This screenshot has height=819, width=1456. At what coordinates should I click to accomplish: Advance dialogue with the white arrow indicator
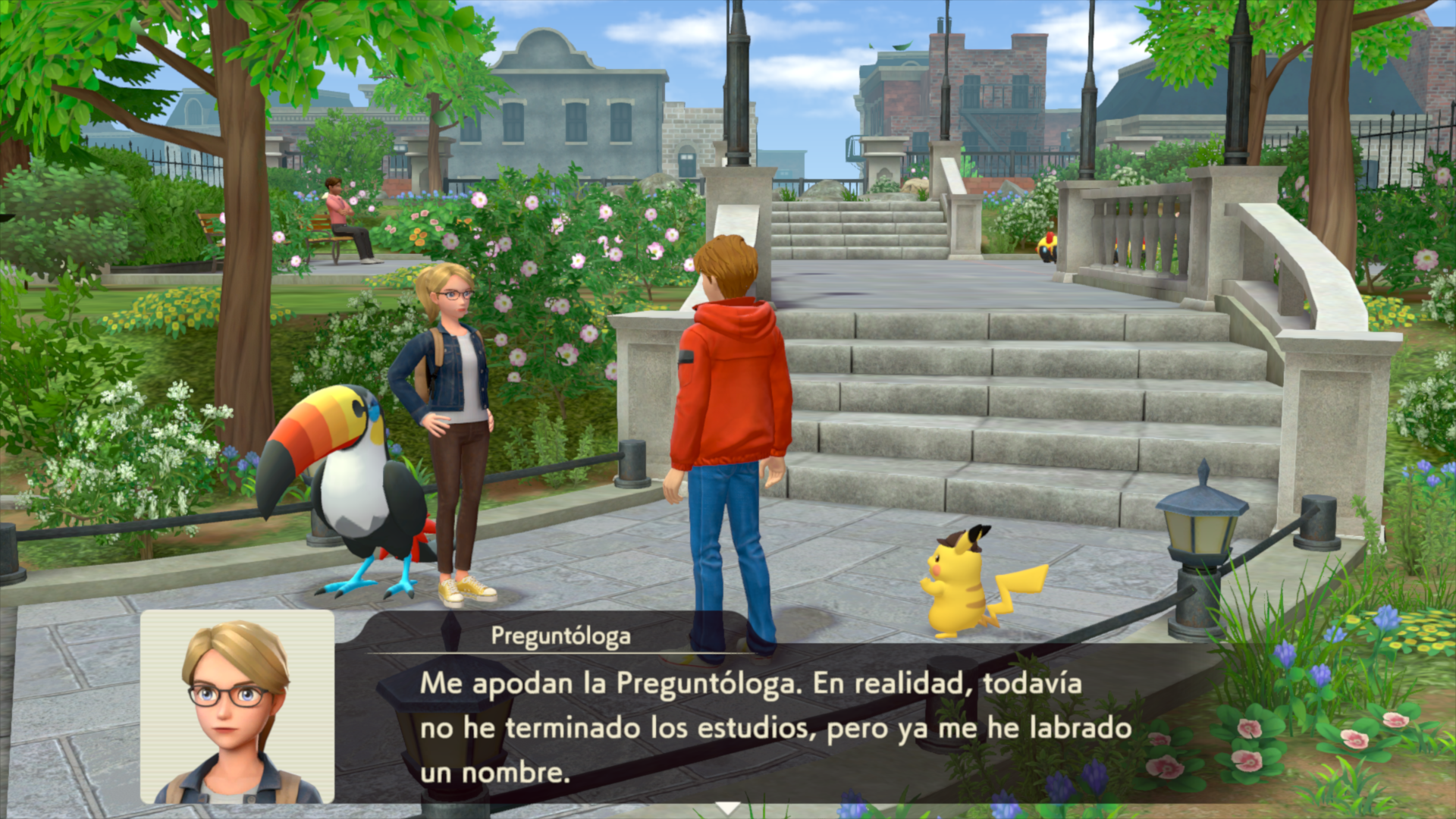(728, 808)
